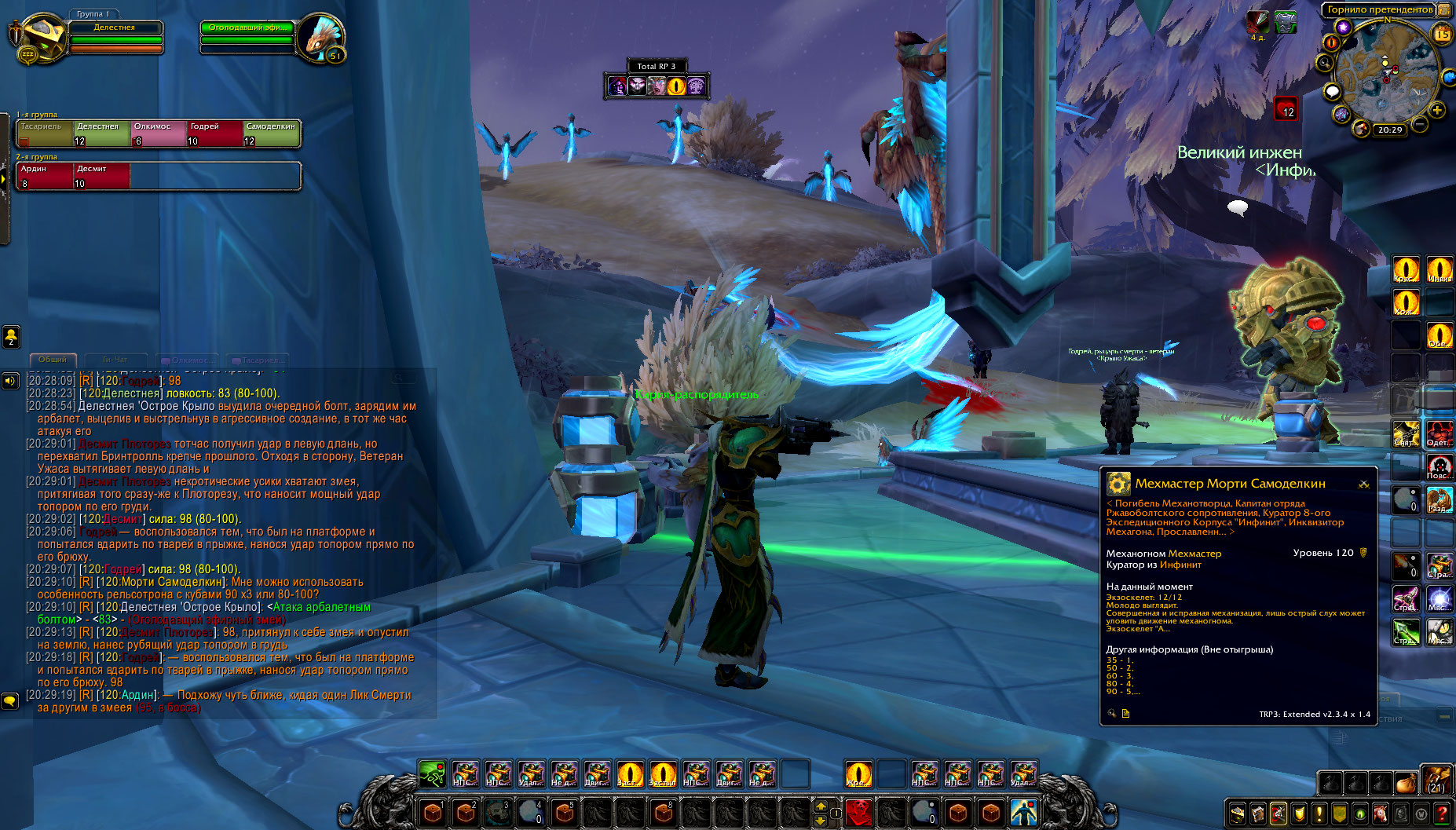Use the green running figure action button

click(x=432, y=773)
